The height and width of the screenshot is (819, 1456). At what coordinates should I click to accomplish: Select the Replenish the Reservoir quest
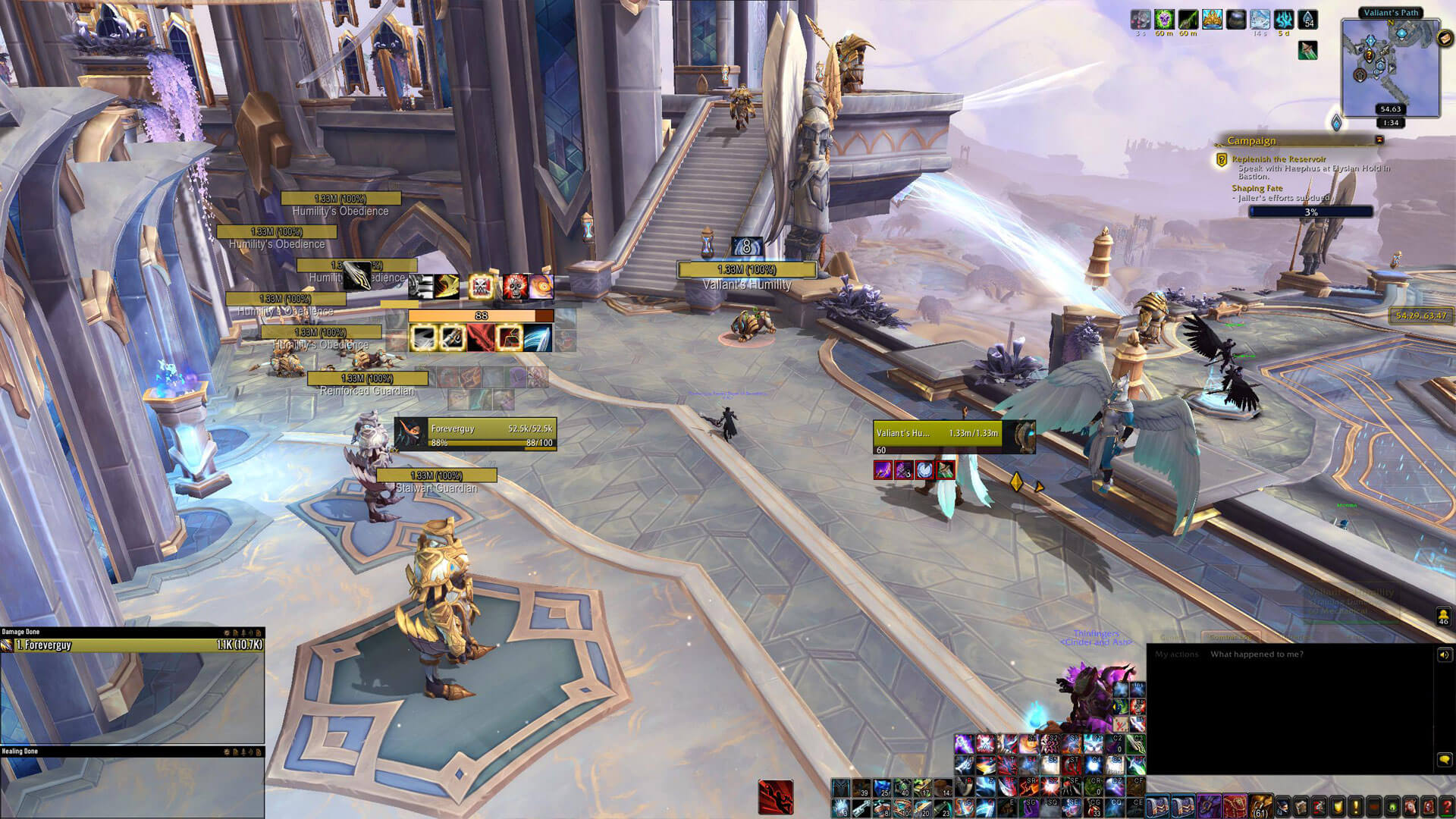pyautogui.click(x=1279, y=159)
